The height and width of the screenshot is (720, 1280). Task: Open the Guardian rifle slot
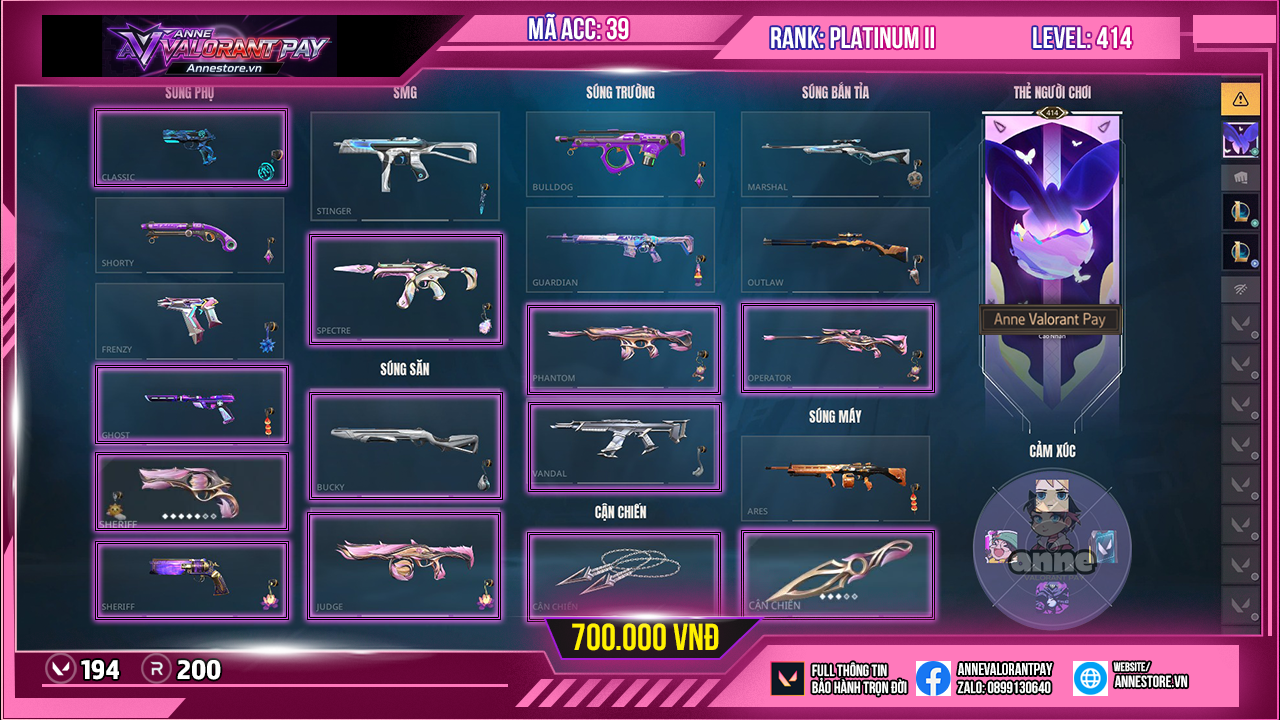(x=620, y=249)
